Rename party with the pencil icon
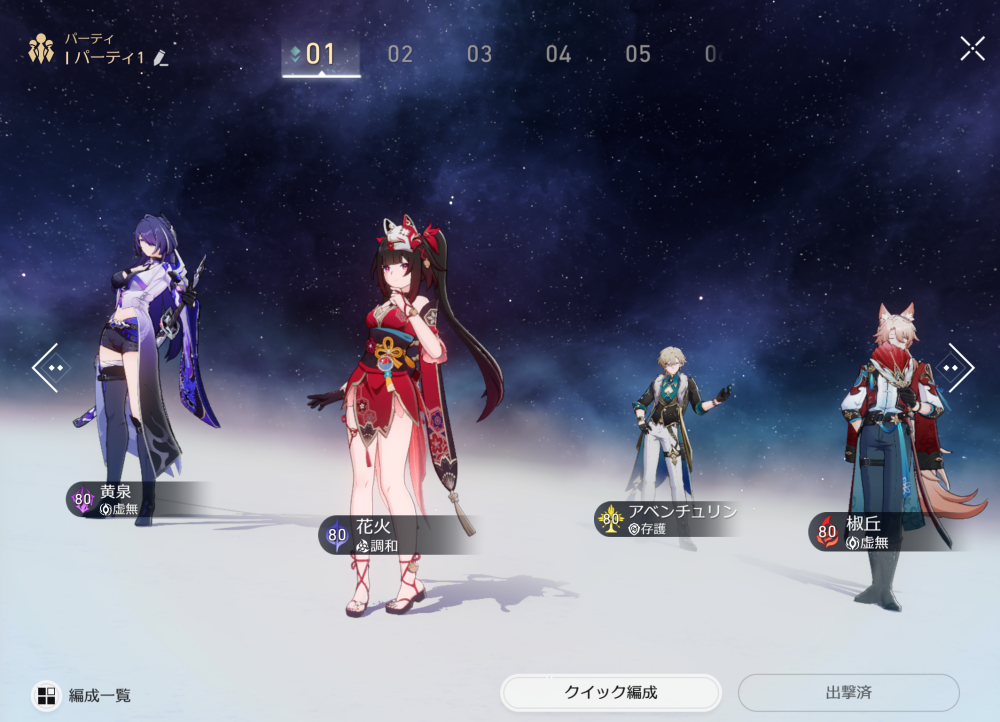This screenshot has width=1000, height=722. [x=161, y=58]
